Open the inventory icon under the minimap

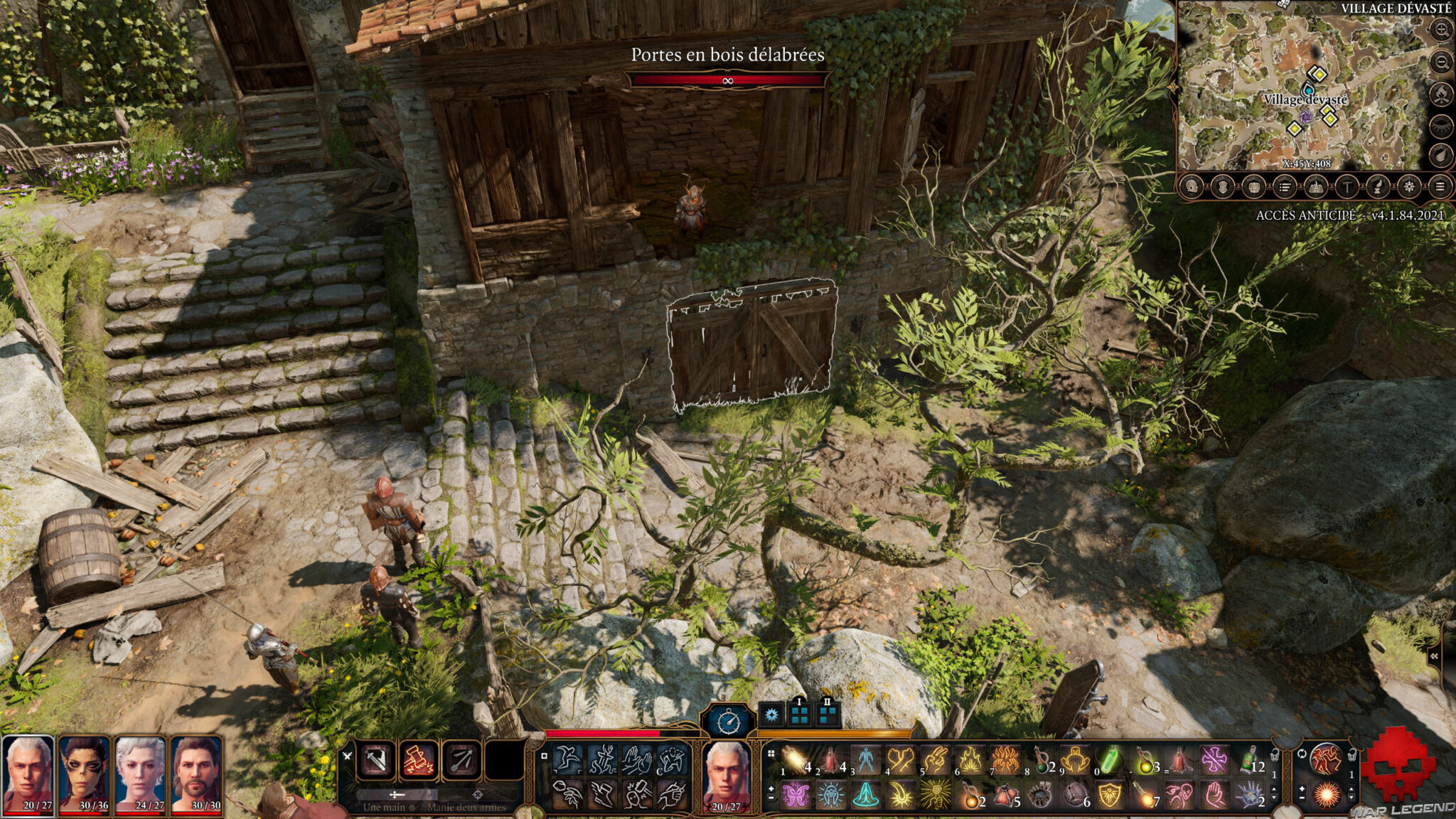click(1254, 188)
